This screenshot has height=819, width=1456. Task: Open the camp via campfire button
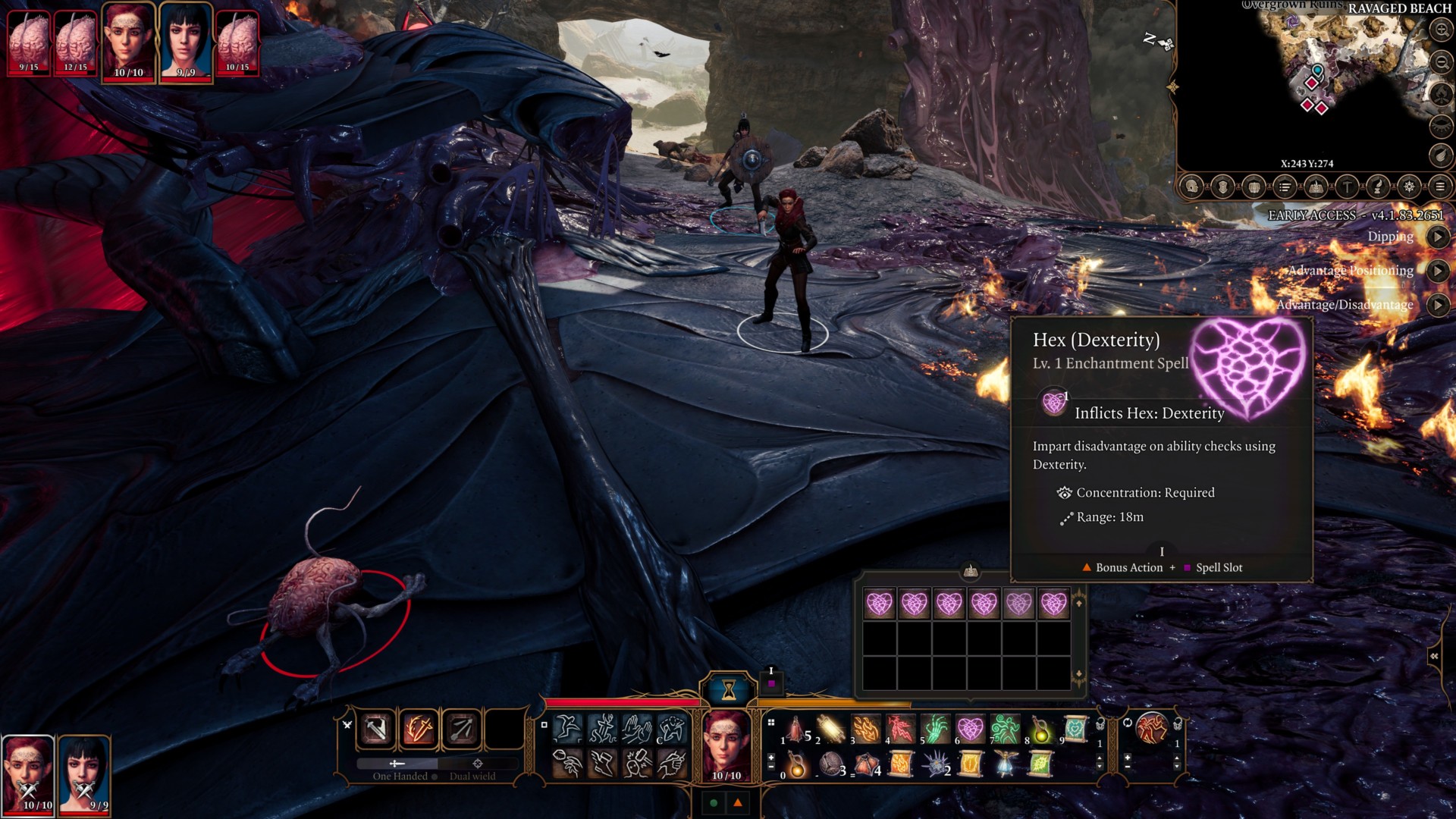point(1316,187)
